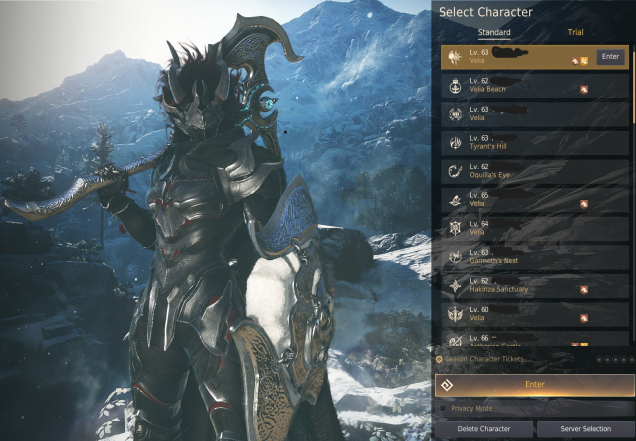
Task: Open the Trial characters tab
Action: 575,33
